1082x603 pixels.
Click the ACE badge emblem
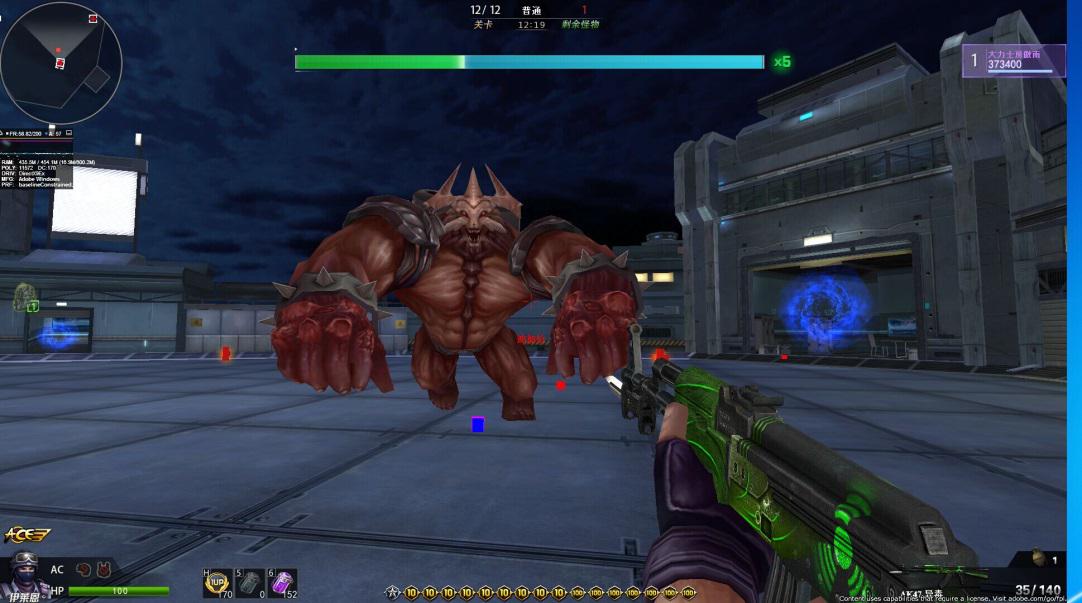pyautogui.click(x=27, y=535)
